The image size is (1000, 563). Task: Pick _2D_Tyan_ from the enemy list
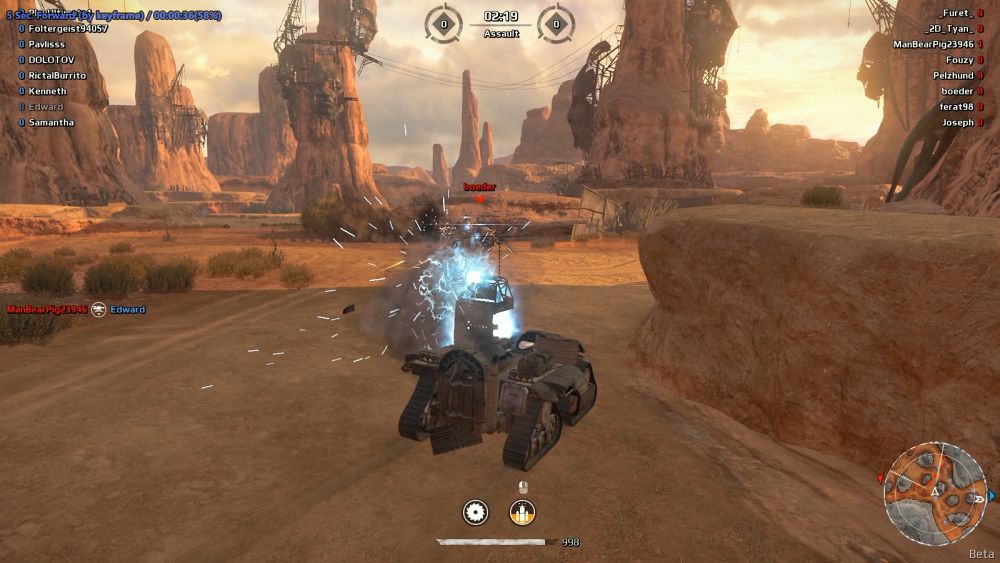tap(950, 29)
